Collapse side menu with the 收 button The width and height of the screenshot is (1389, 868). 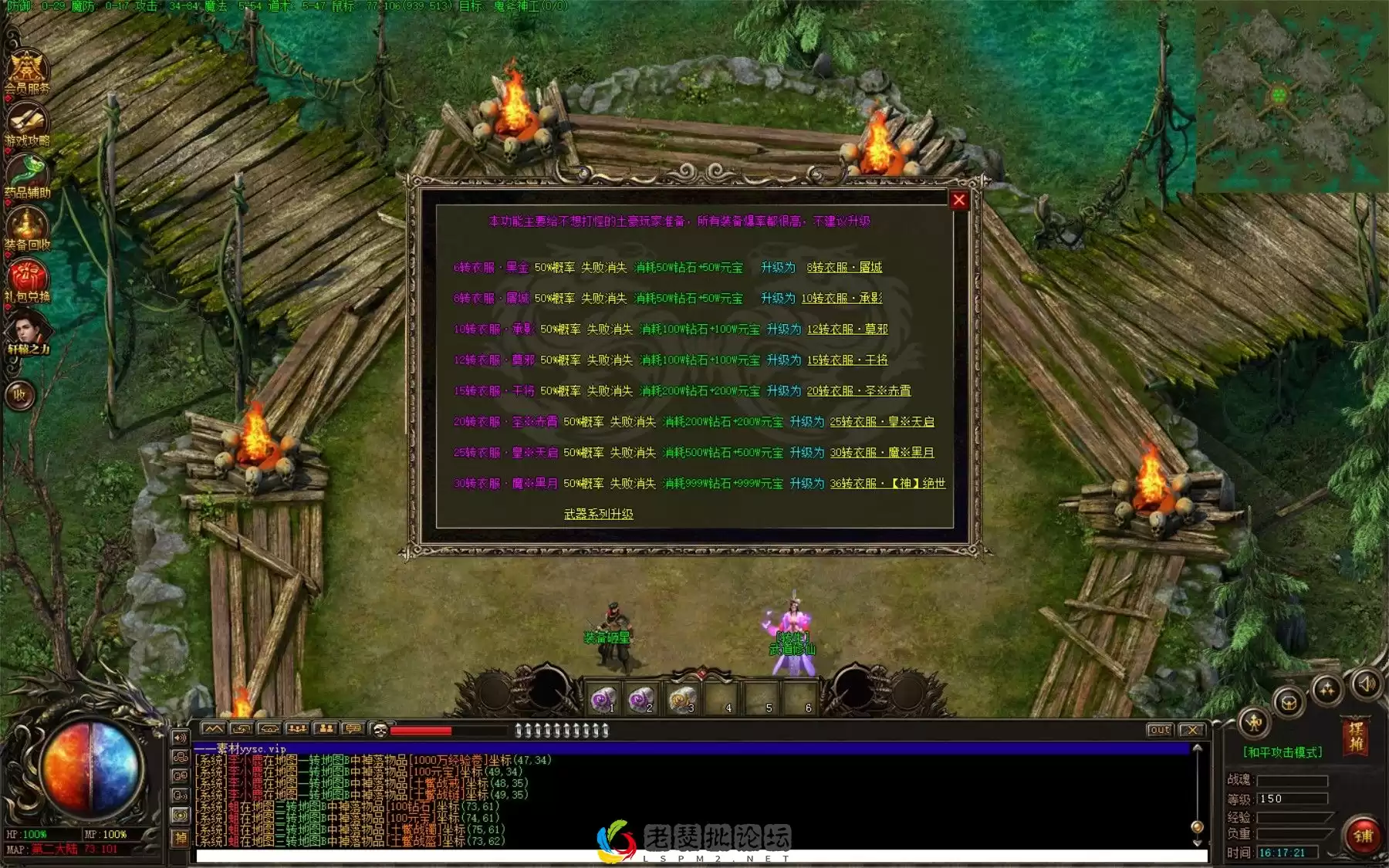pos(20,395)
